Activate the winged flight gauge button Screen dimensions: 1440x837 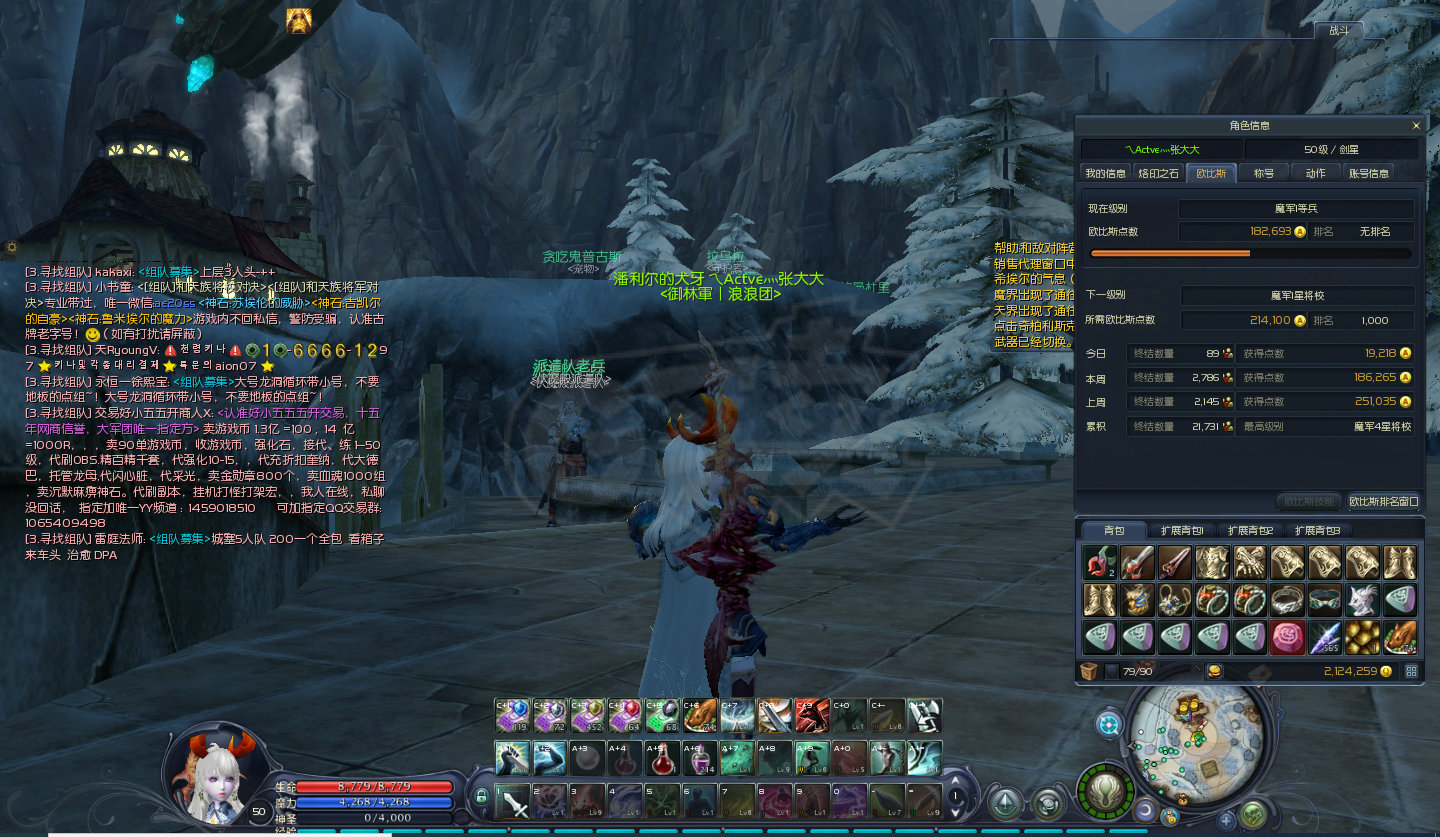click(x=1105, y=792)
